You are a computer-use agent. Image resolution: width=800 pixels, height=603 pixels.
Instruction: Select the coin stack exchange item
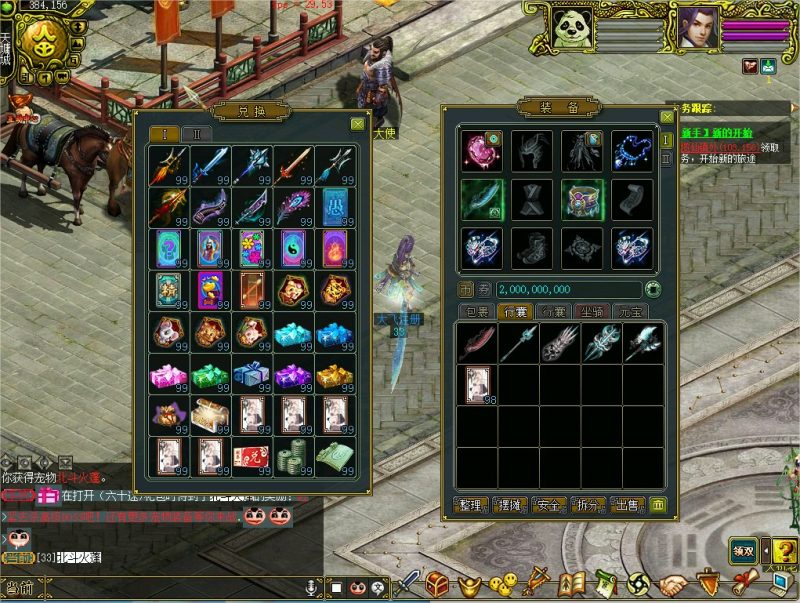[x=291, y=455]
